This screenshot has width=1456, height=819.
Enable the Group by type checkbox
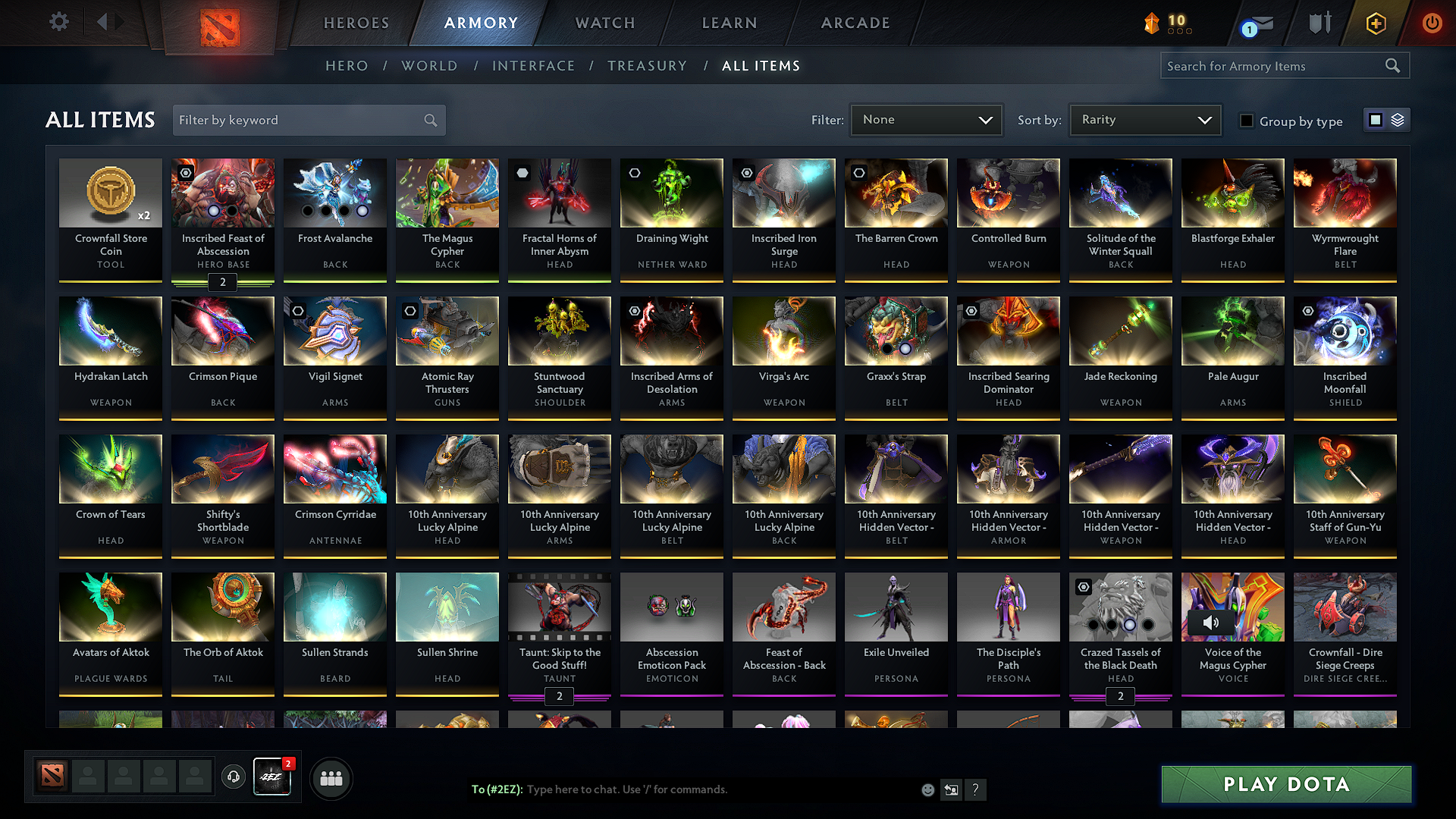pyautogui.click(x=1247, y=121)
